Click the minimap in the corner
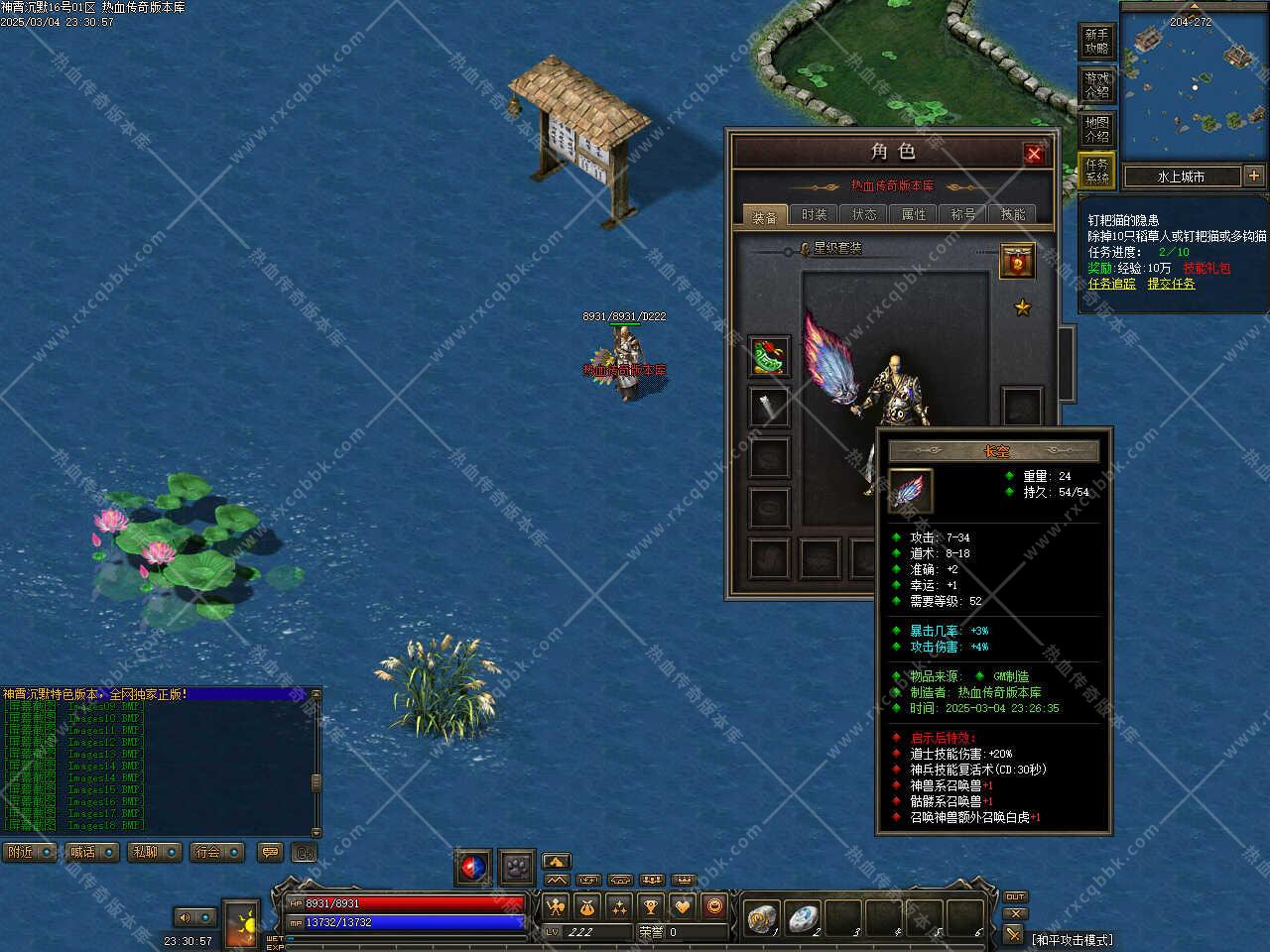 [x=1195, y=79]
